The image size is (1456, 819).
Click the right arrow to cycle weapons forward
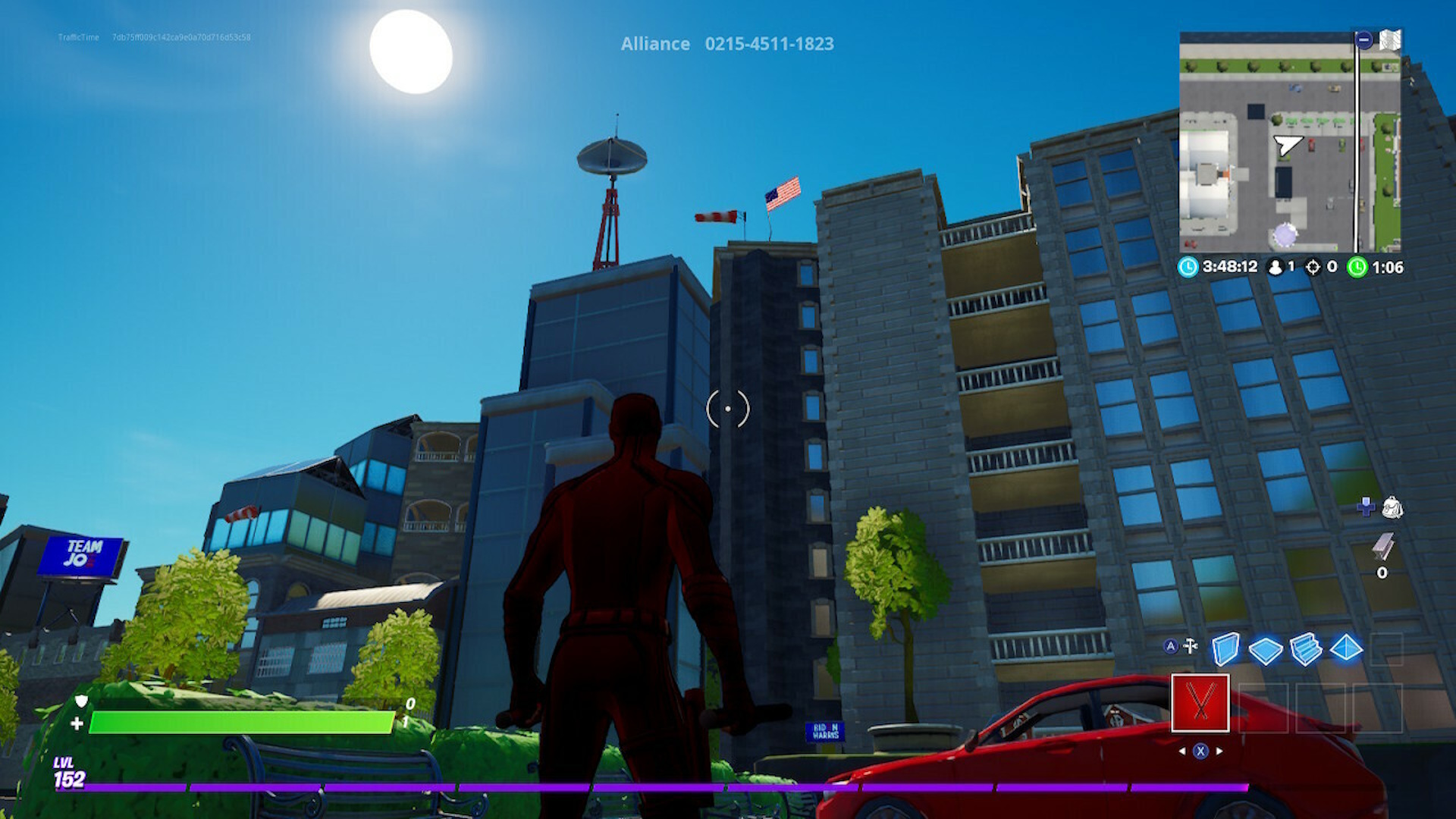pos(1218,751)
